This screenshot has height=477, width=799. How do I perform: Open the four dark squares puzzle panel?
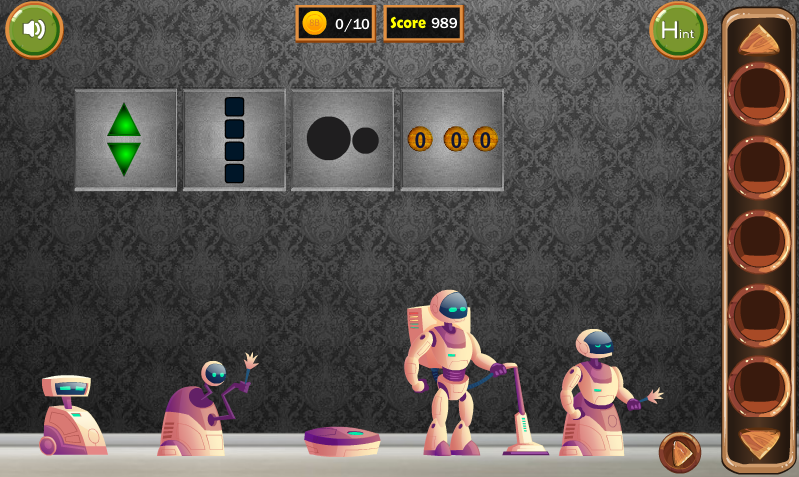234,139
